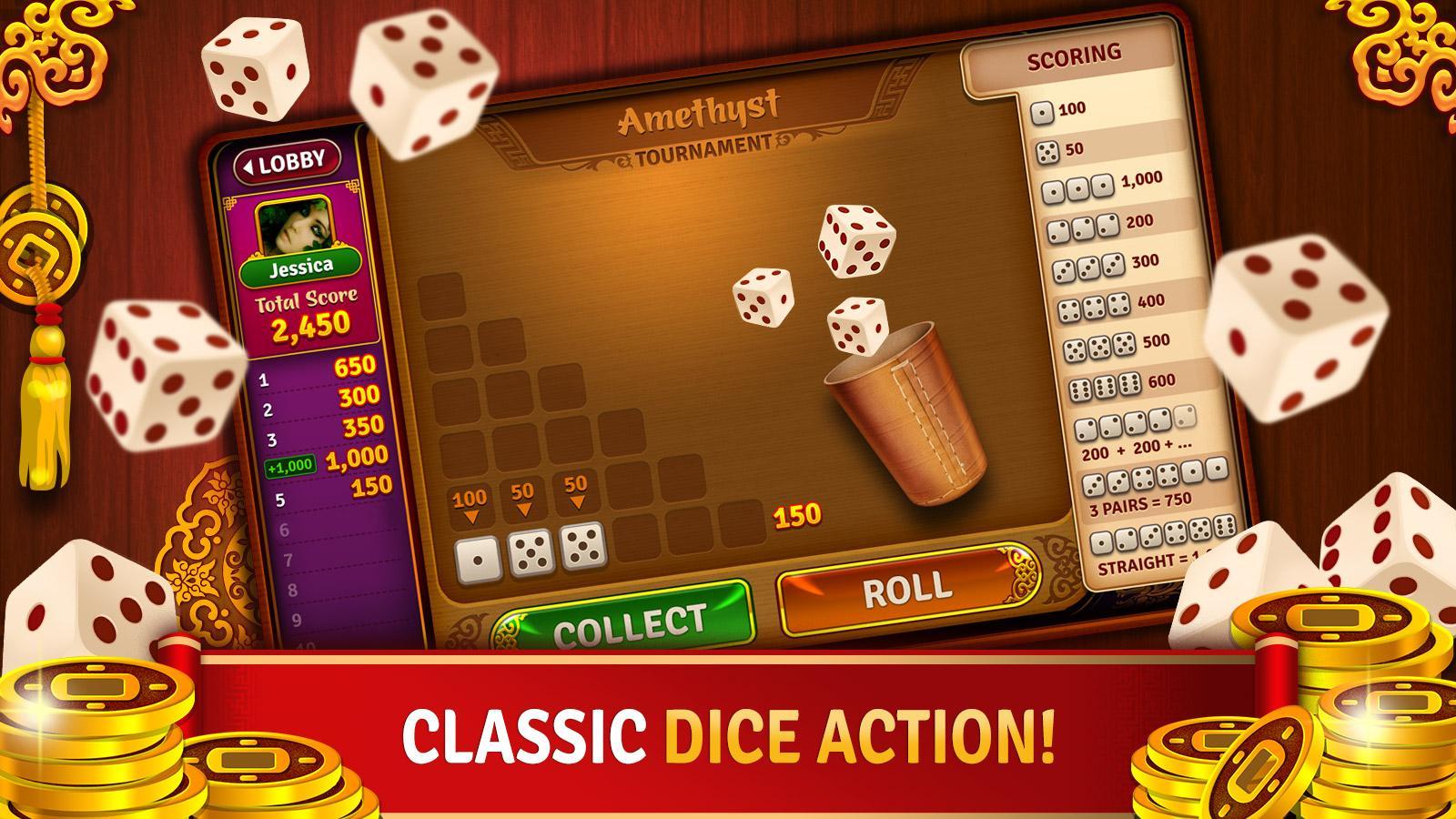Click the orange arrow above the 100 die

point(471,515)
